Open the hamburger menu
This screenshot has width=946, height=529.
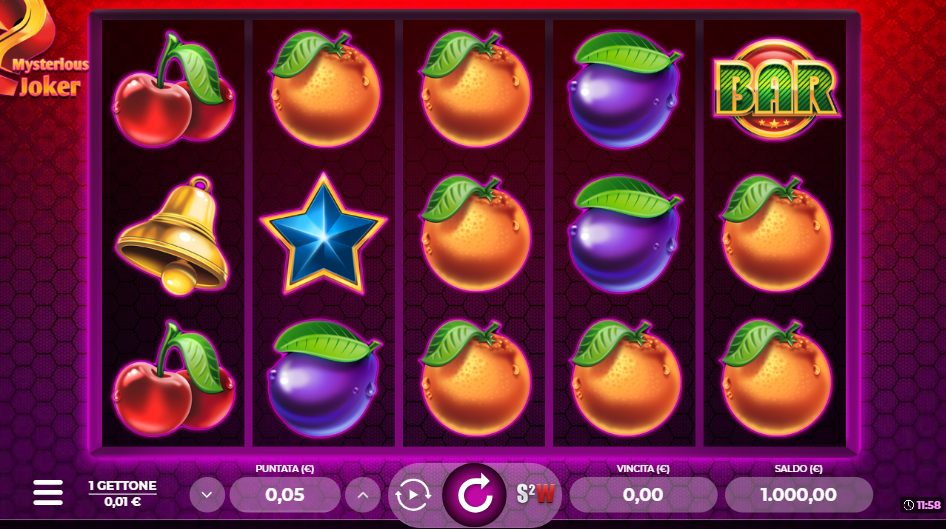[x=48, y=492]
